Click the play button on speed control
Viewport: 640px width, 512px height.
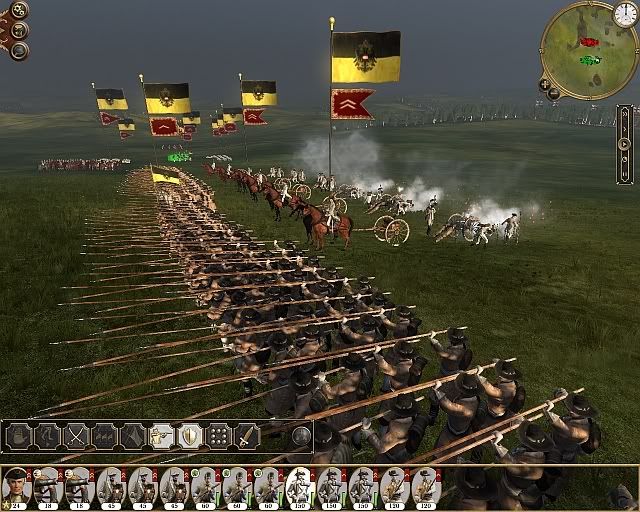tap(625, 143)
